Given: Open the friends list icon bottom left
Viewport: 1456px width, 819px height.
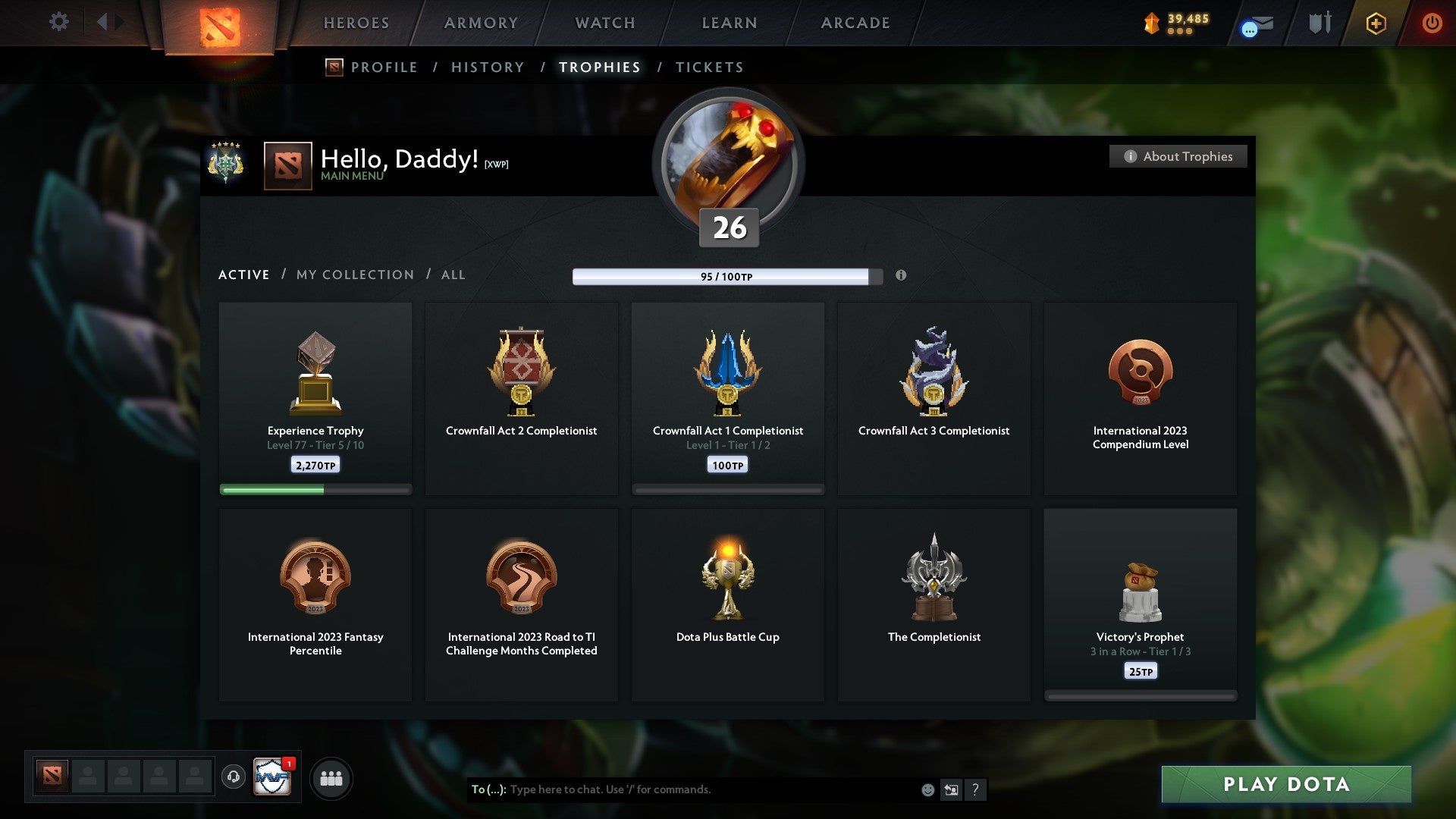Looking at the screenshot, I should [331, 777].
